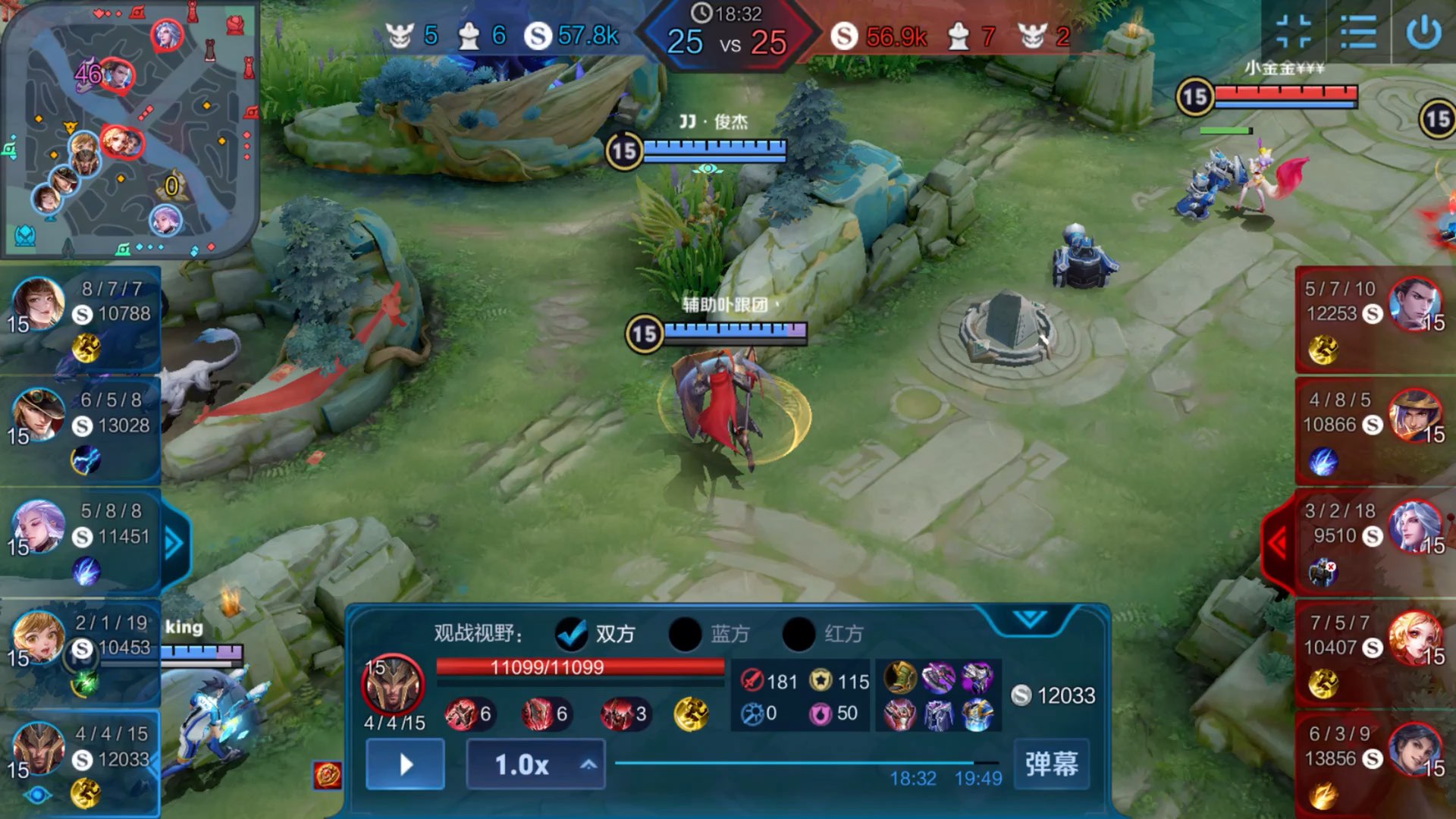Collapse the spectator panel with the down arrow

1029,620
